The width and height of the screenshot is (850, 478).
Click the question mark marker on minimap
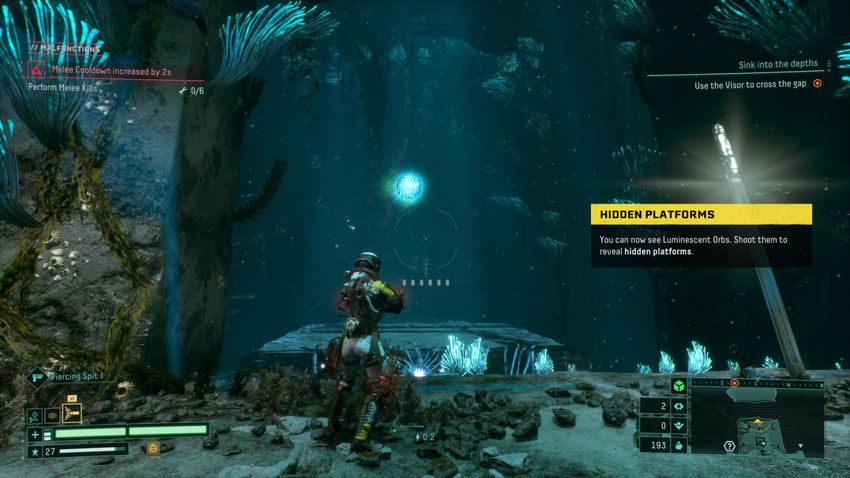point(730,445)
